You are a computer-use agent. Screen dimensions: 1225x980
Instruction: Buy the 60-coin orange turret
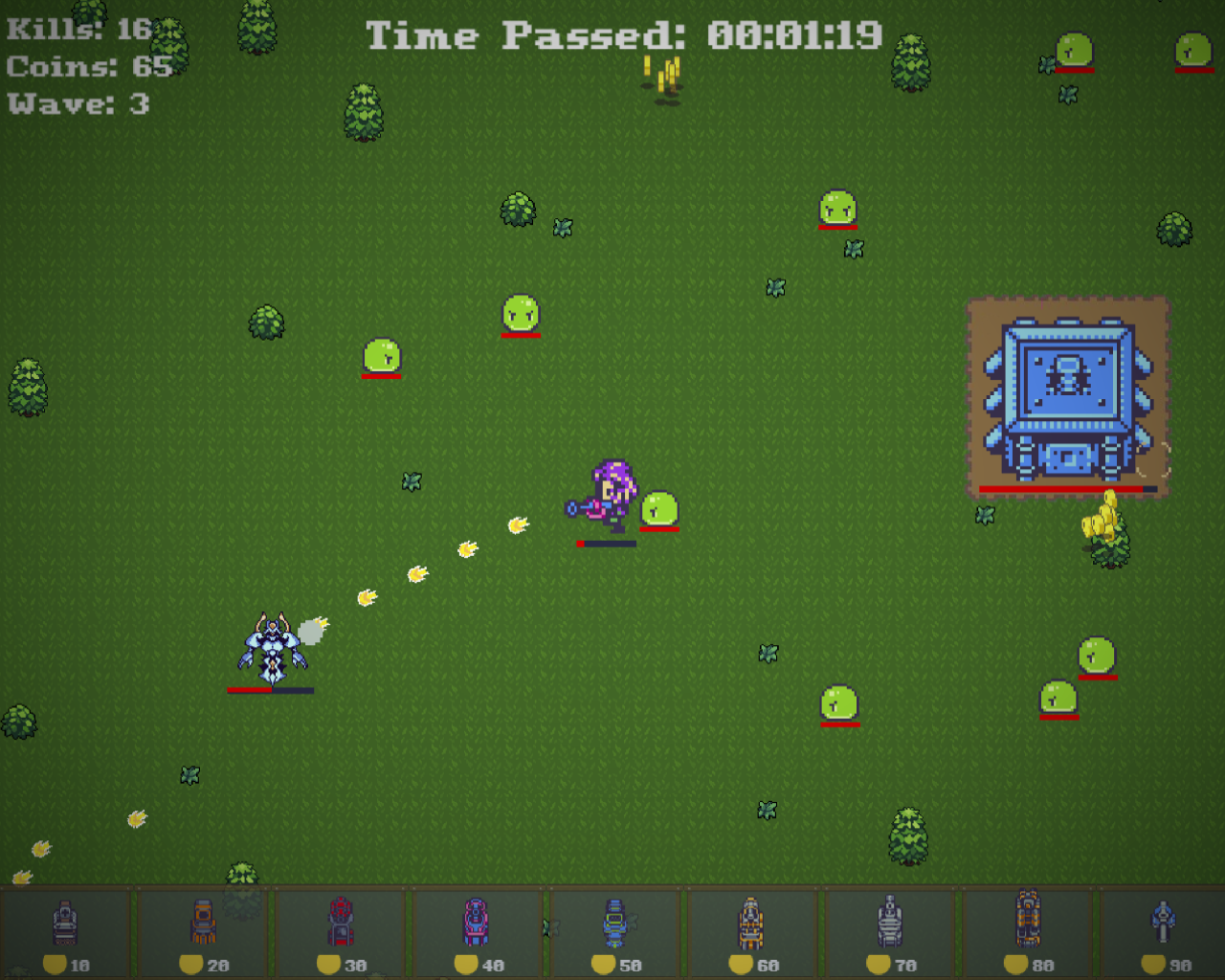tap(752, 932)
